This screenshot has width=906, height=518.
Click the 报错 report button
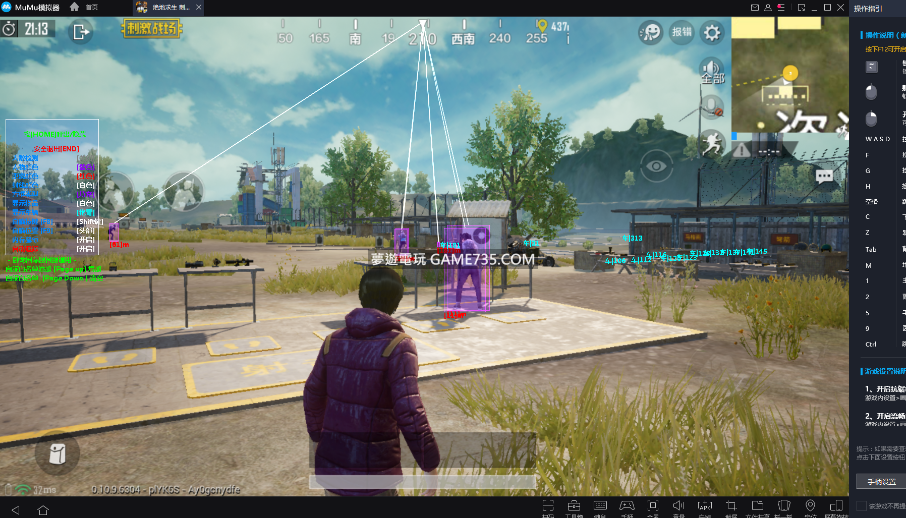682,32
